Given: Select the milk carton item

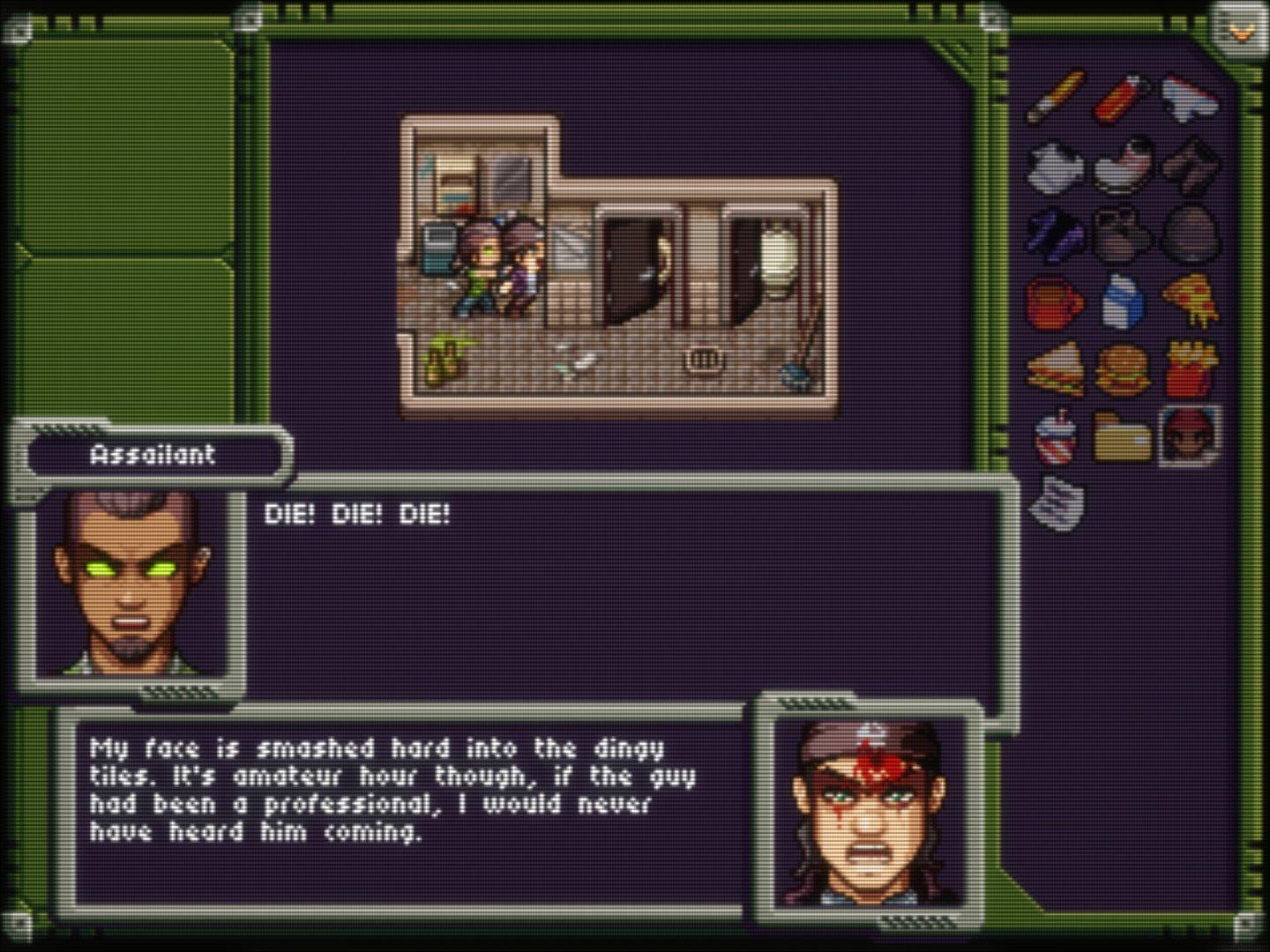Looking at the screenshot, I should click(1123, 301).
